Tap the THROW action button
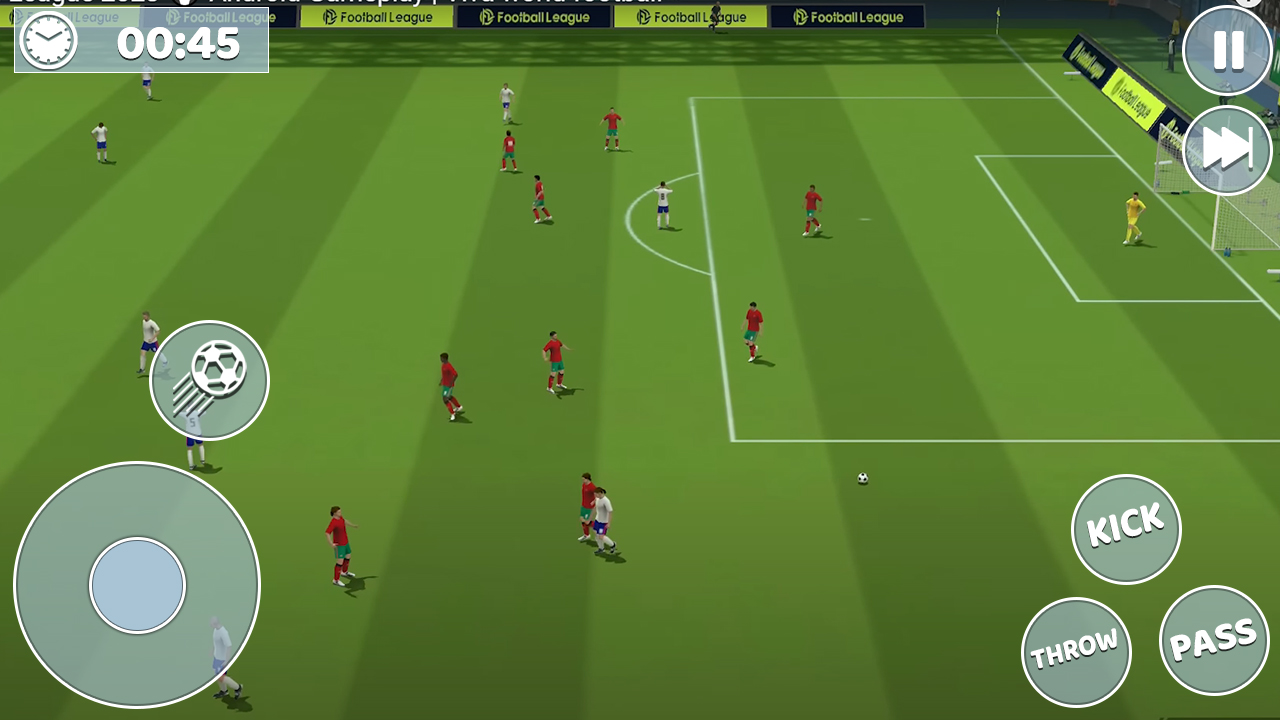Viewport: 1280px width, 720px height. [x=1076, y=651]
